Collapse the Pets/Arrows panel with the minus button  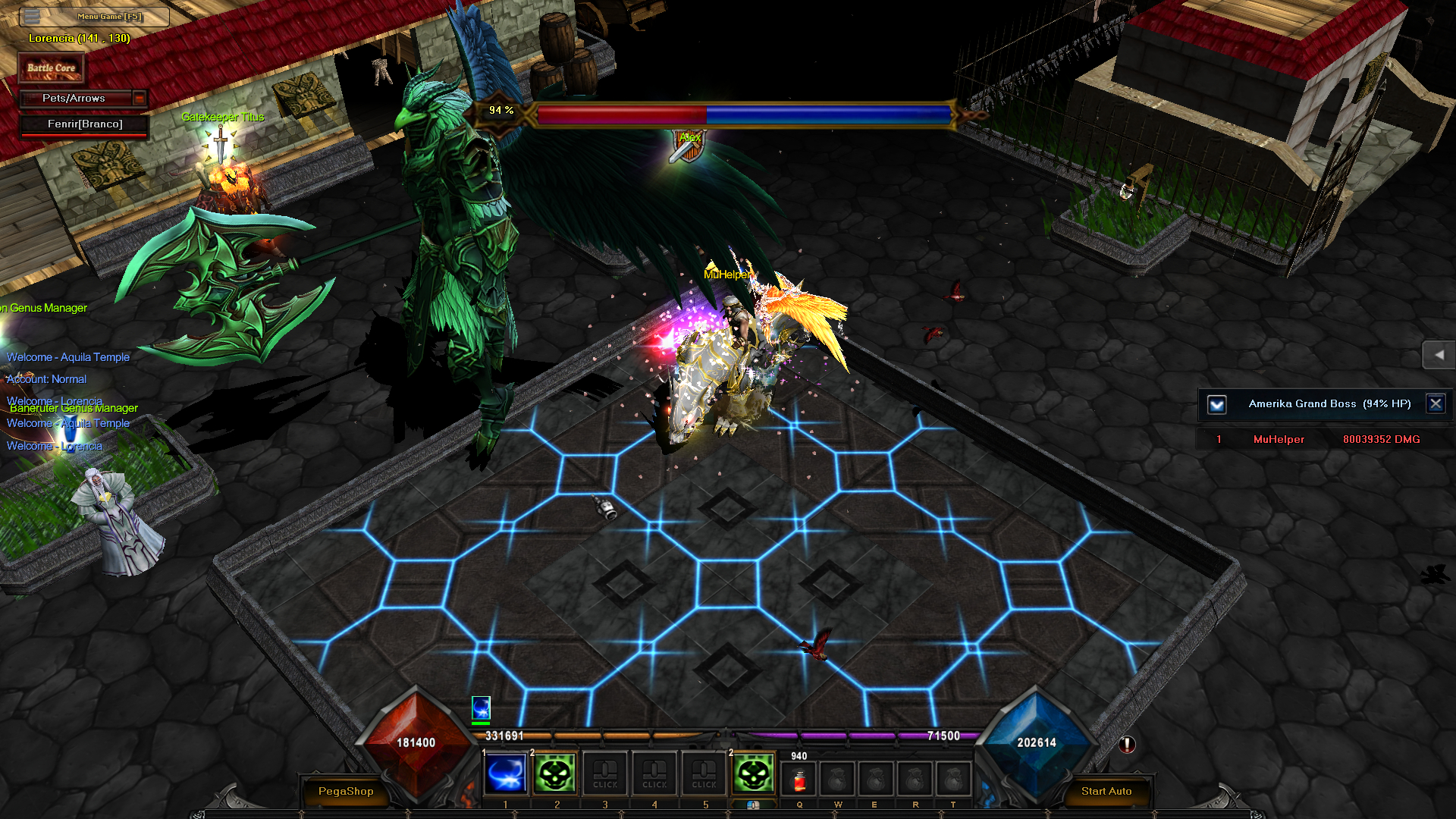pos(139,98)
